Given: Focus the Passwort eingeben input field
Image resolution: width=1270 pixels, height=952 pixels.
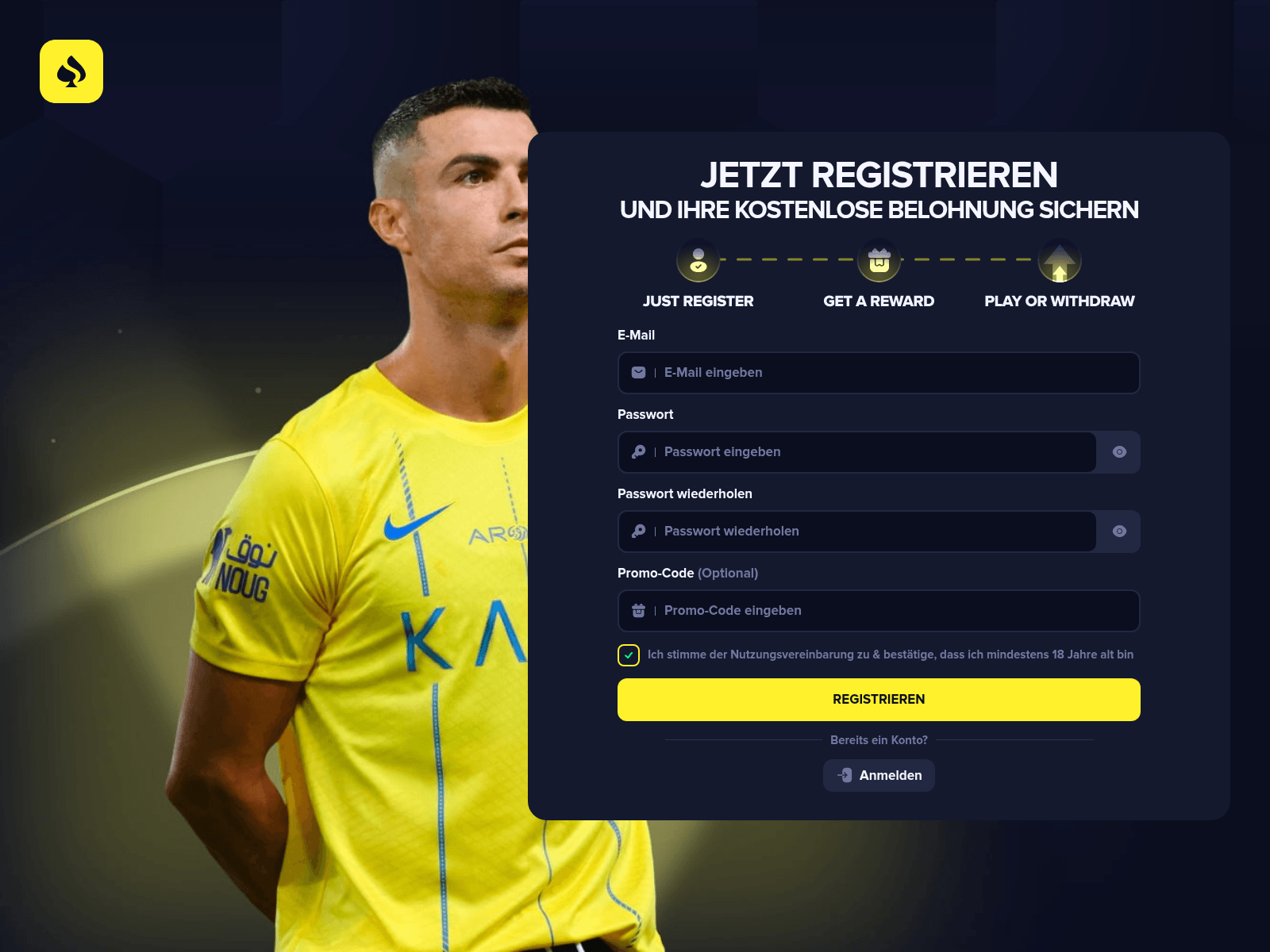Looking at the screenshot, I should pyautogui.click(x=857, y=452).
